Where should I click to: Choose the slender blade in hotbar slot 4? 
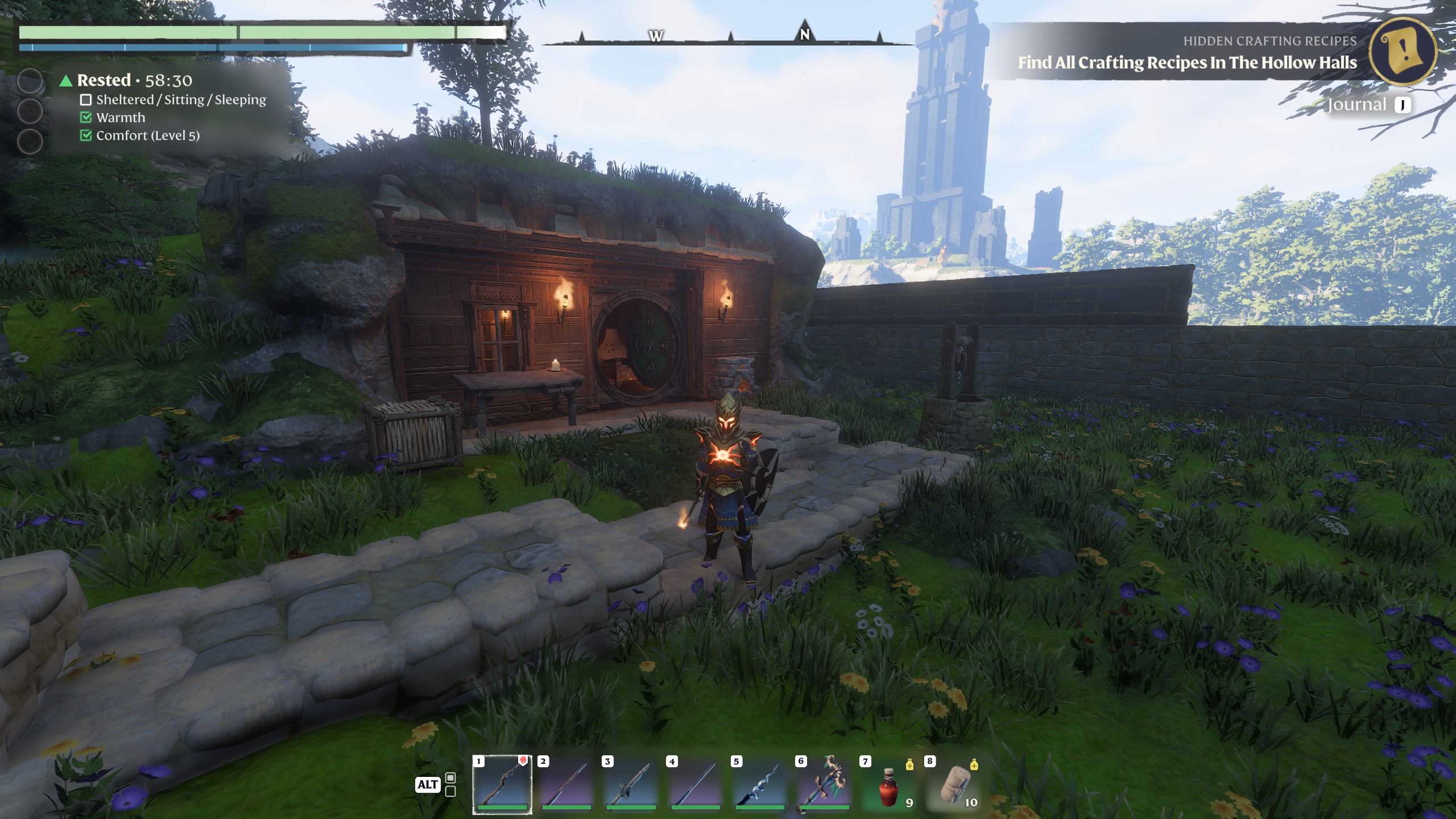696,783
